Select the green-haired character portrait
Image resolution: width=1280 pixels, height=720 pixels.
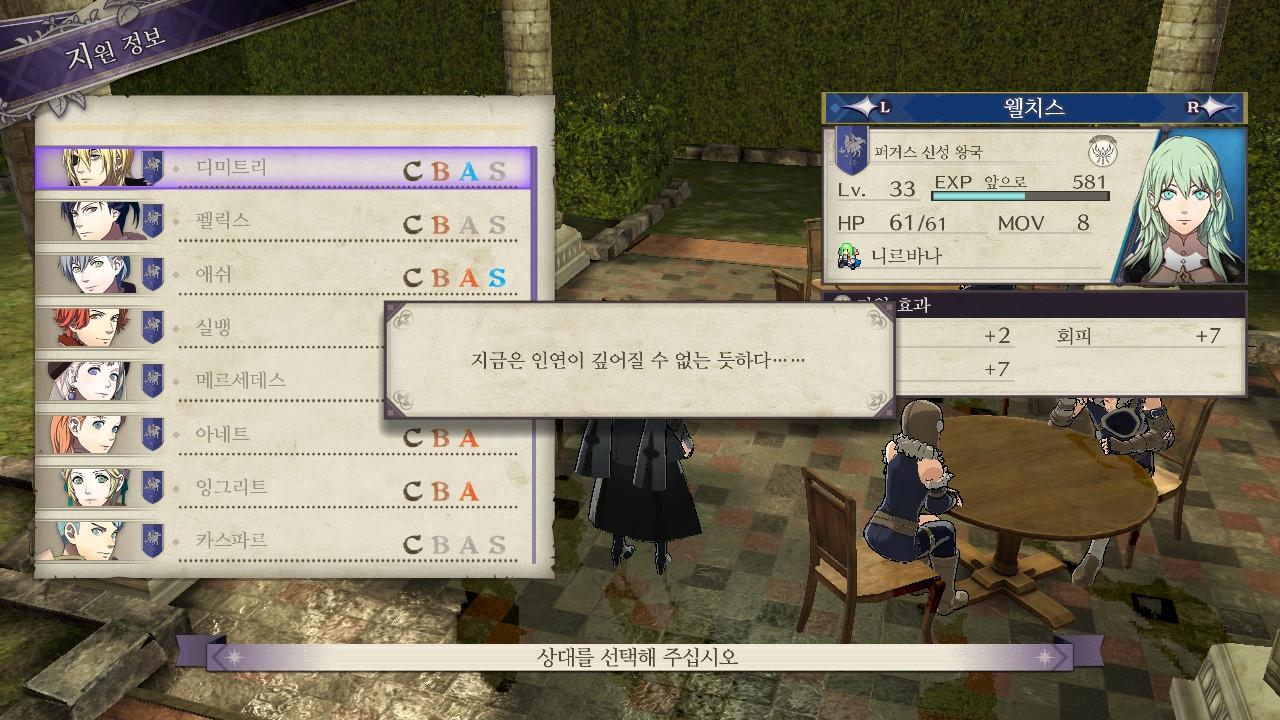pos(1180,208)
